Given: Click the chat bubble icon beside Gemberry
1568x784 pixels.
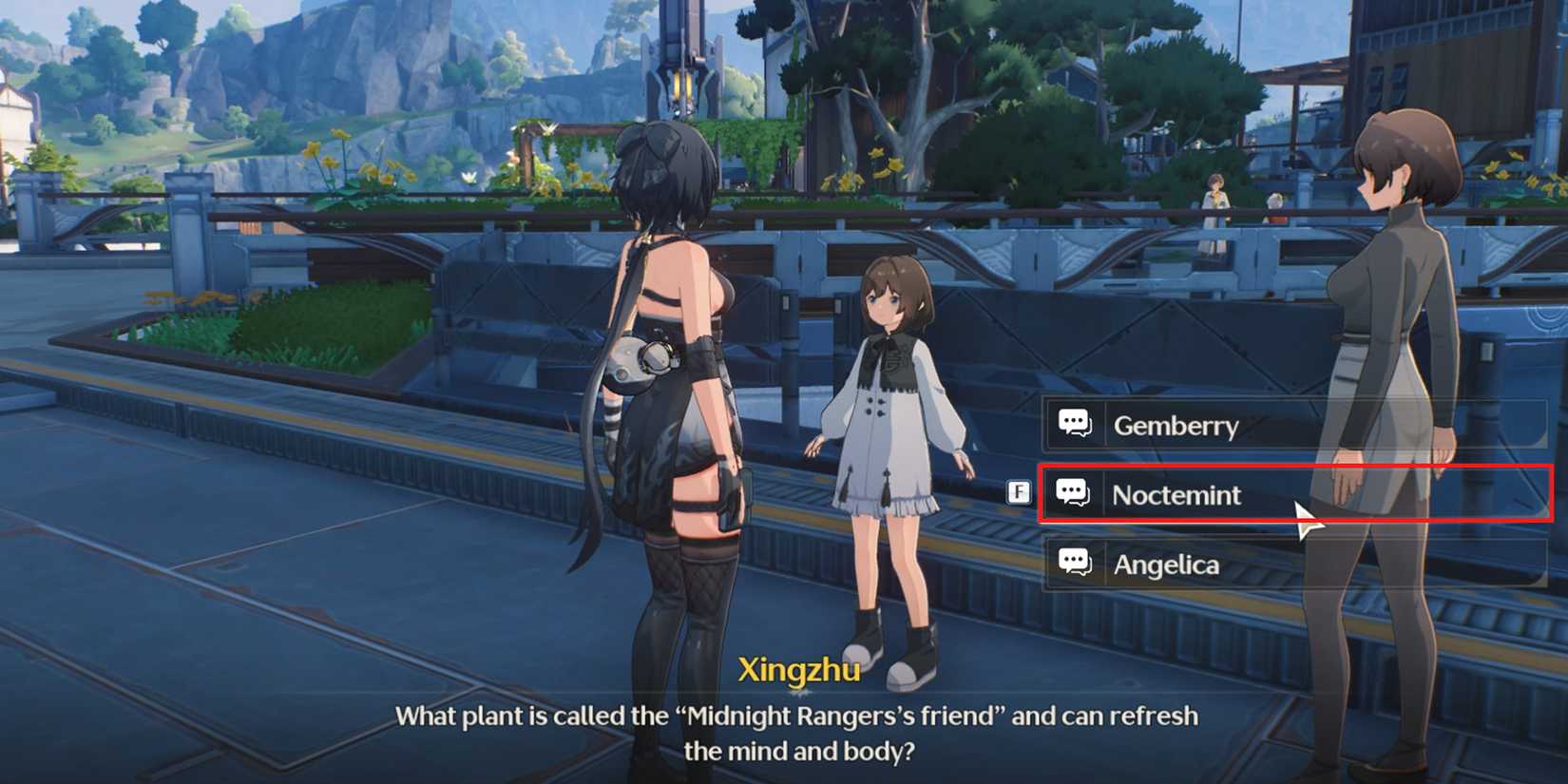Looking at the screenshot, I should 1074,425.
